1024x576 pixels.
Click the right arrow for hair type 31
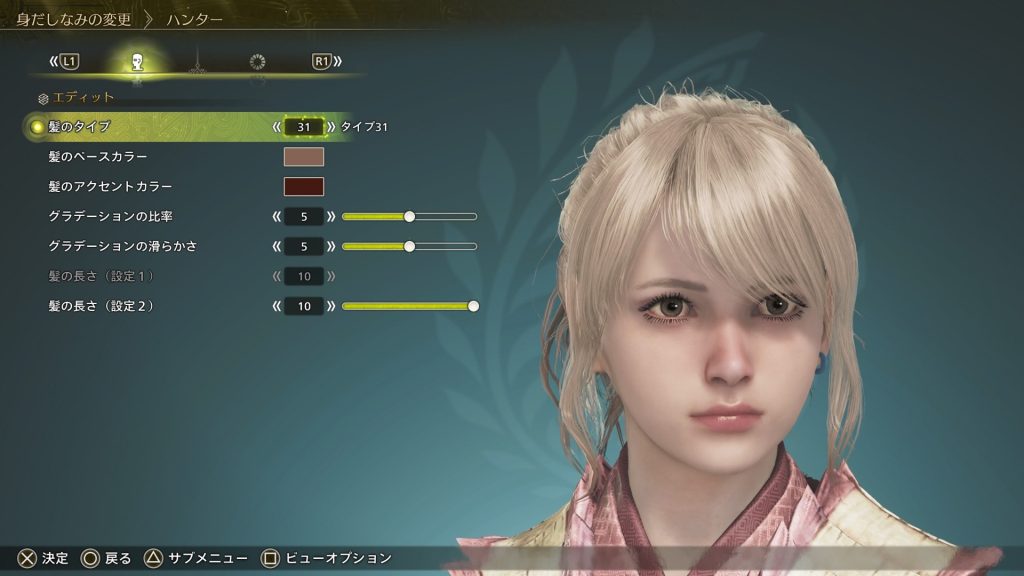pyautogui.click(x=331, y=127)
